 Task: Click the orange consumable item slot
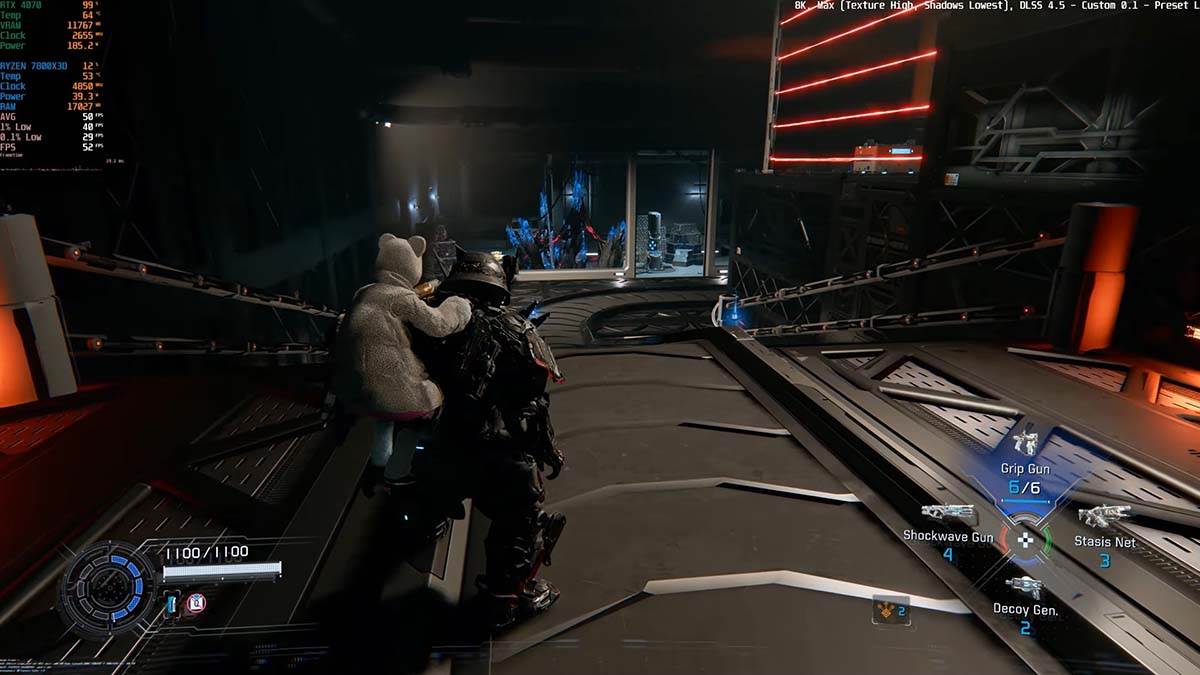[x=889, y=609]
